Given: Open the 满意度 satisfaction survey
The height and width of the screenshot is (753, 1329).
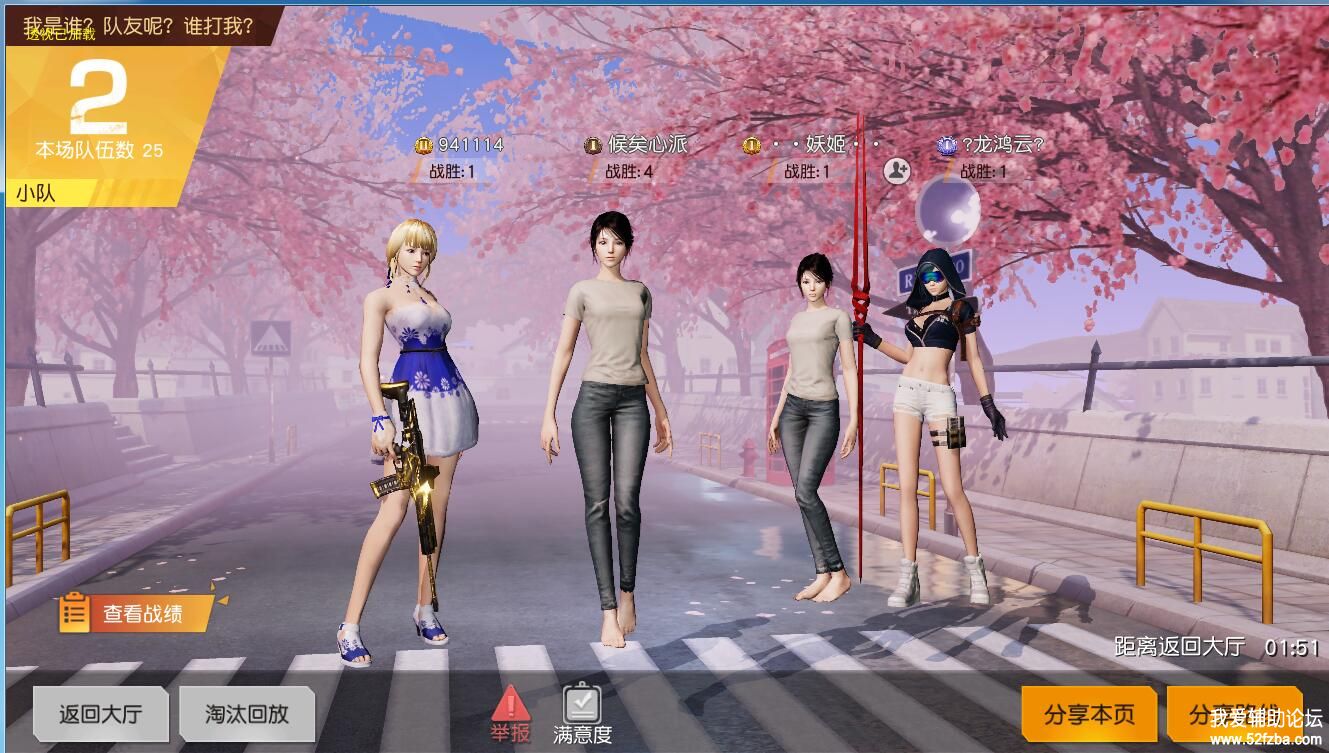Looking at the screenshot, I should click(x=582, y=713).
